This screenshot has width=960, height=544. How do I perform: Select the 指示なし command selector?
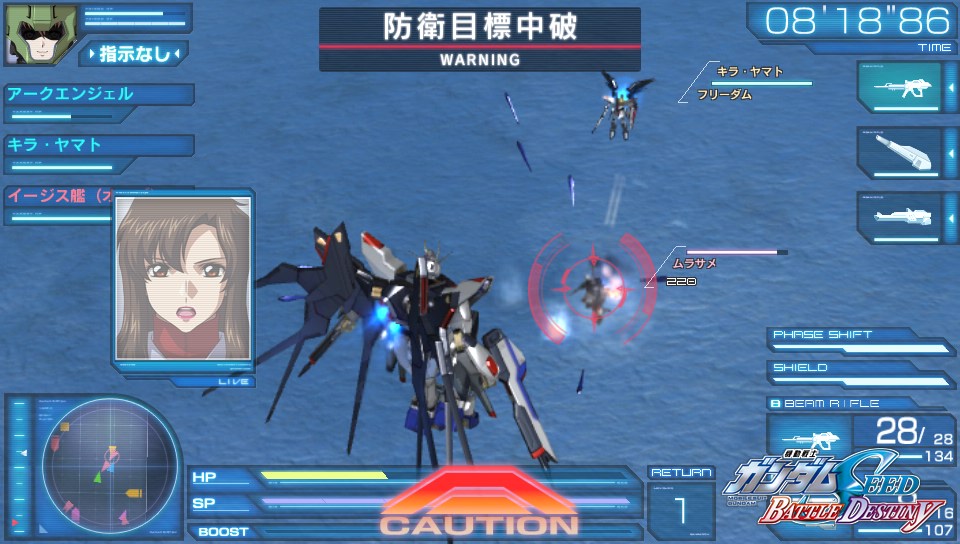(x=134, y=54)
